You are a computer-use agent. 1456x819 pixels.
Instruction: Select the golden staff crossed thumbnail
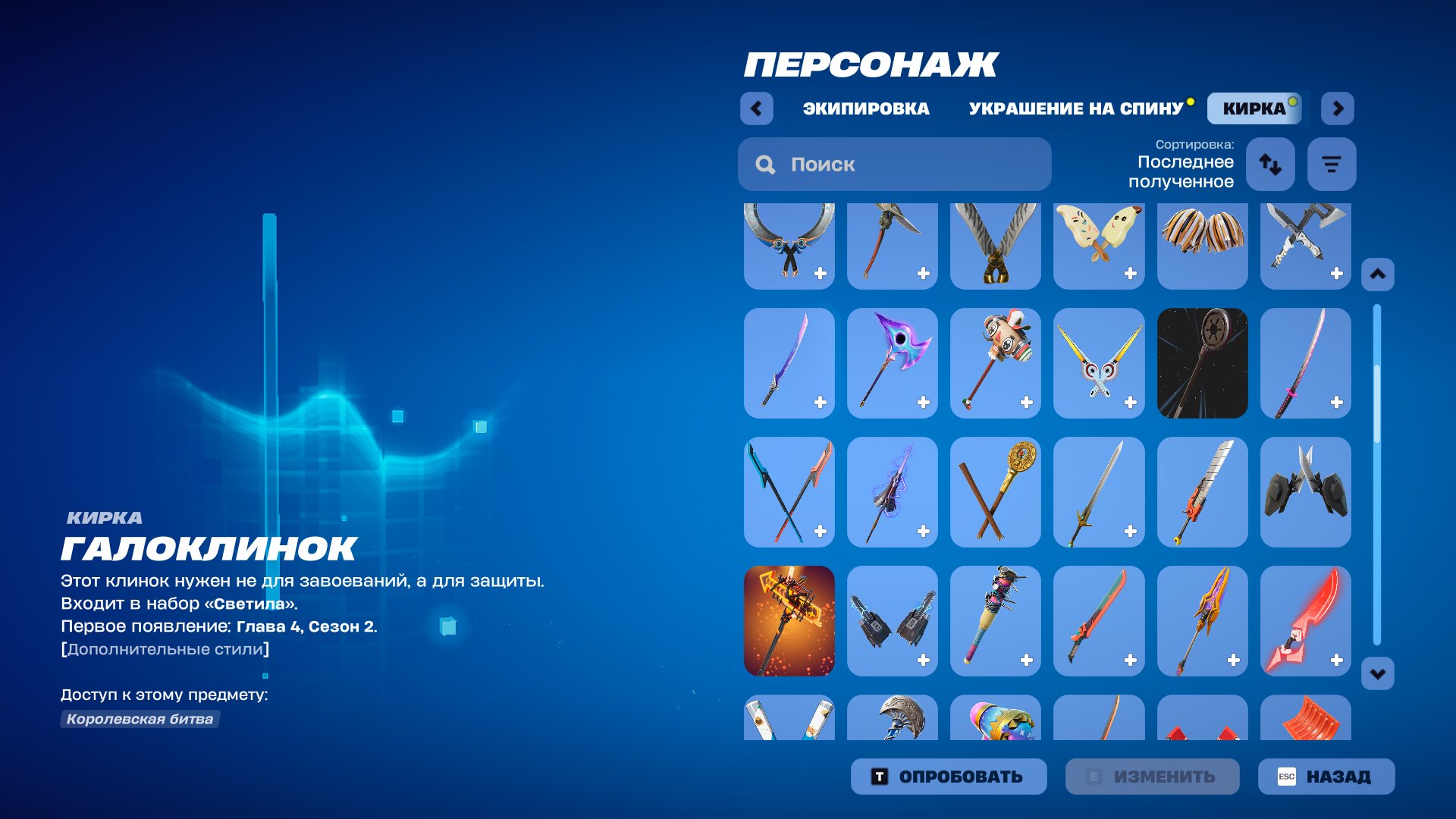[996, 491]
